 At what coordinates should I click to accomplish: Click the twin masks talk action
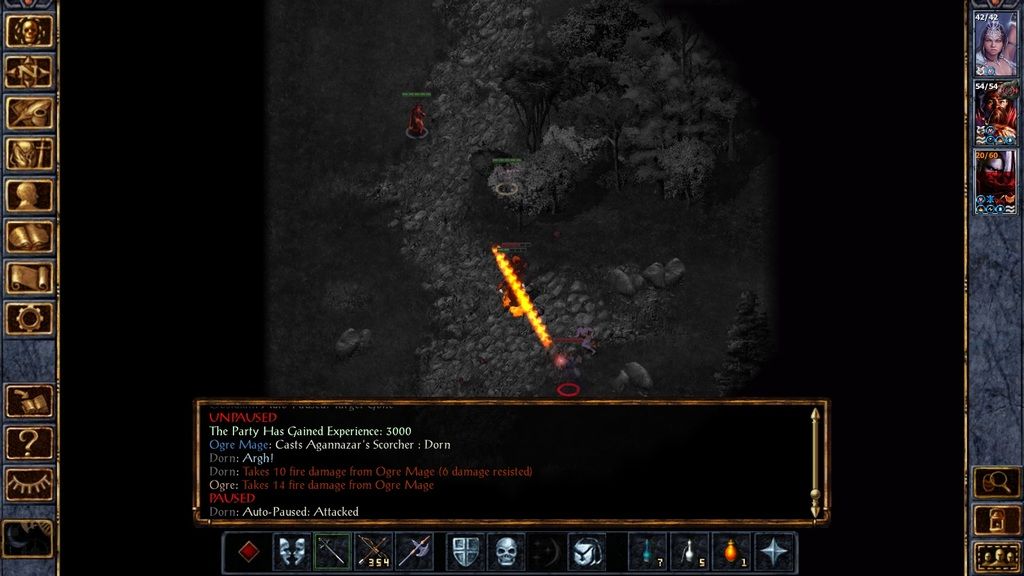click(291, 552)
